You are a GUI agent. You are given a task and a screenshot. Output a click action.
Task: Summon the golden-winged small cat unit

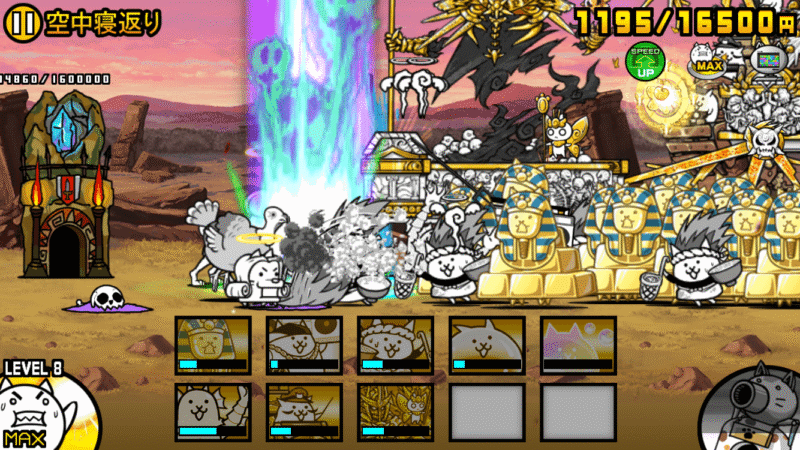[x=395, y=412]
